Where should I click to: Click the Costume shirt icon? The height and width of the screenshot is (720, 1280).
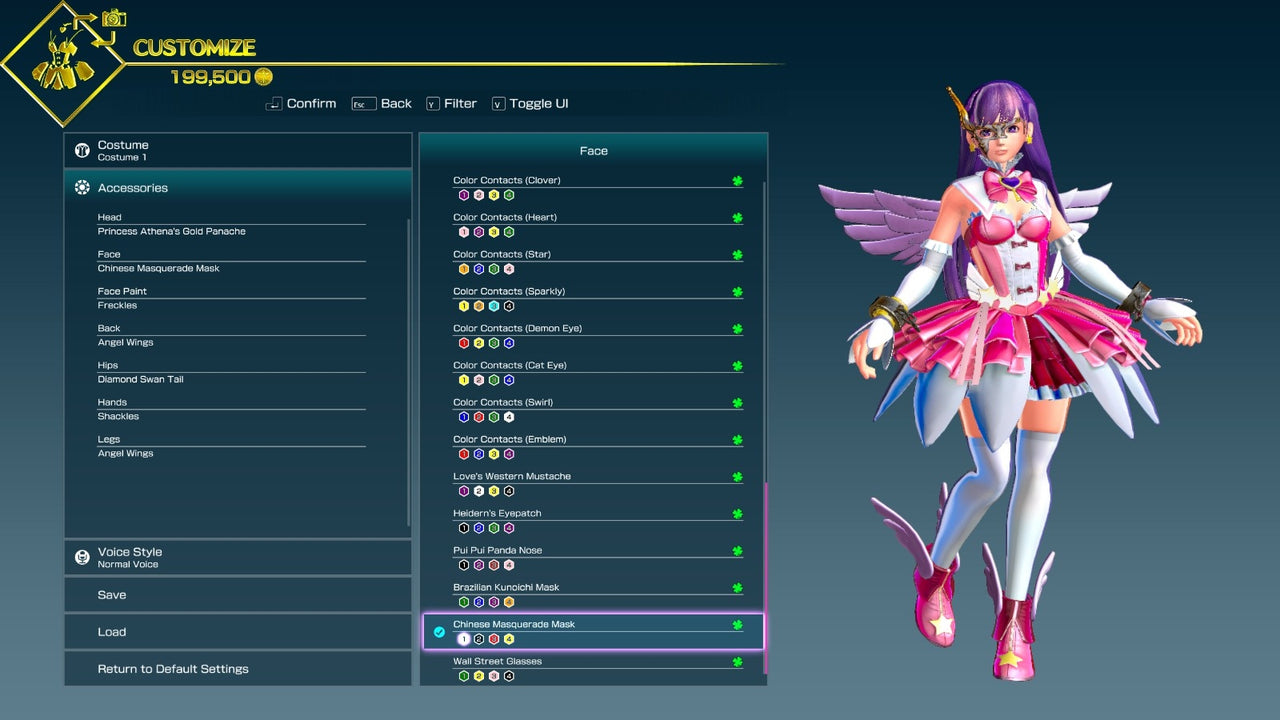[x=82, y=150]
